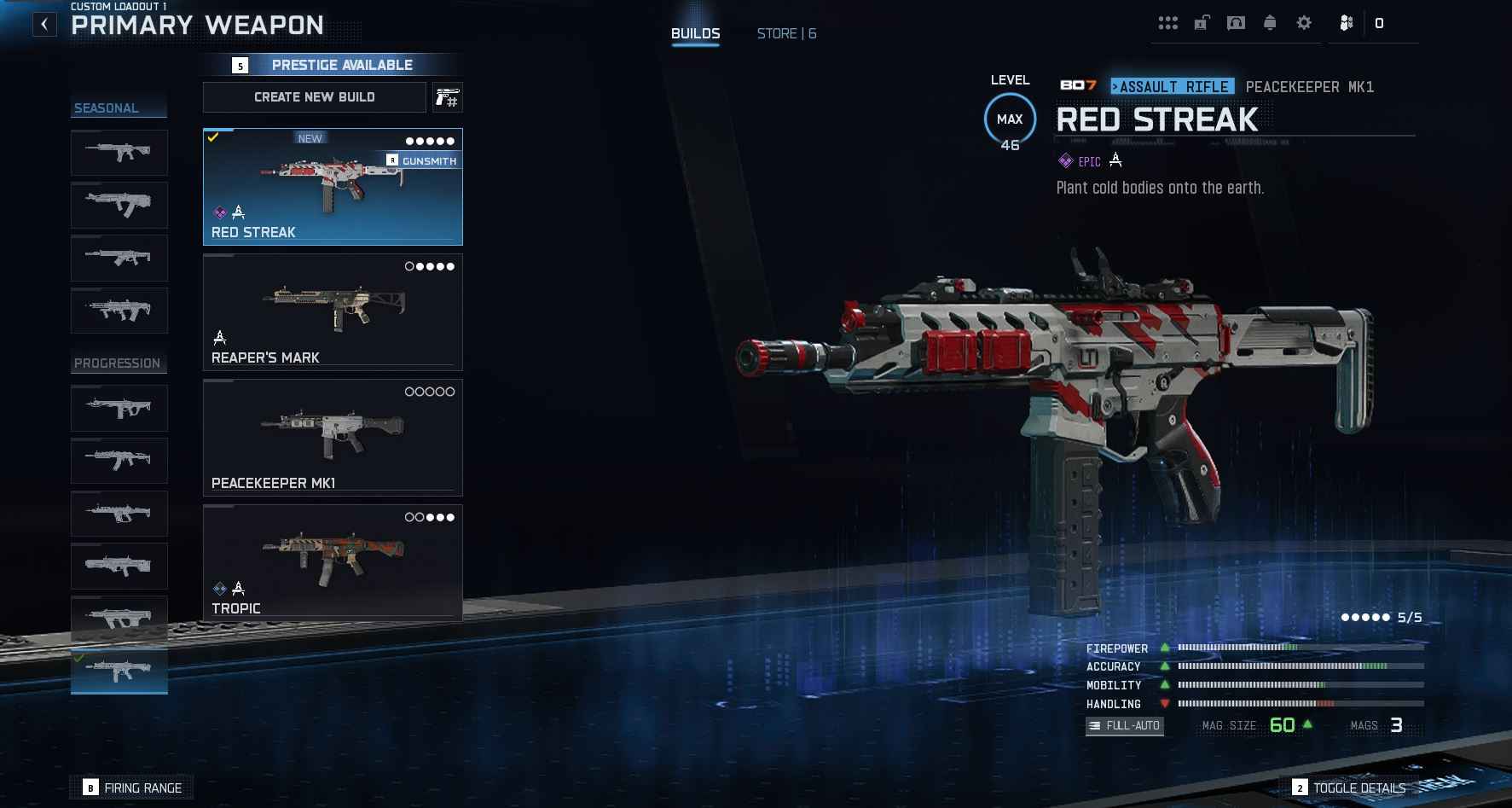Open the Store tab
Viewport: 1512px width, 808px height.
tap(786, 34)
